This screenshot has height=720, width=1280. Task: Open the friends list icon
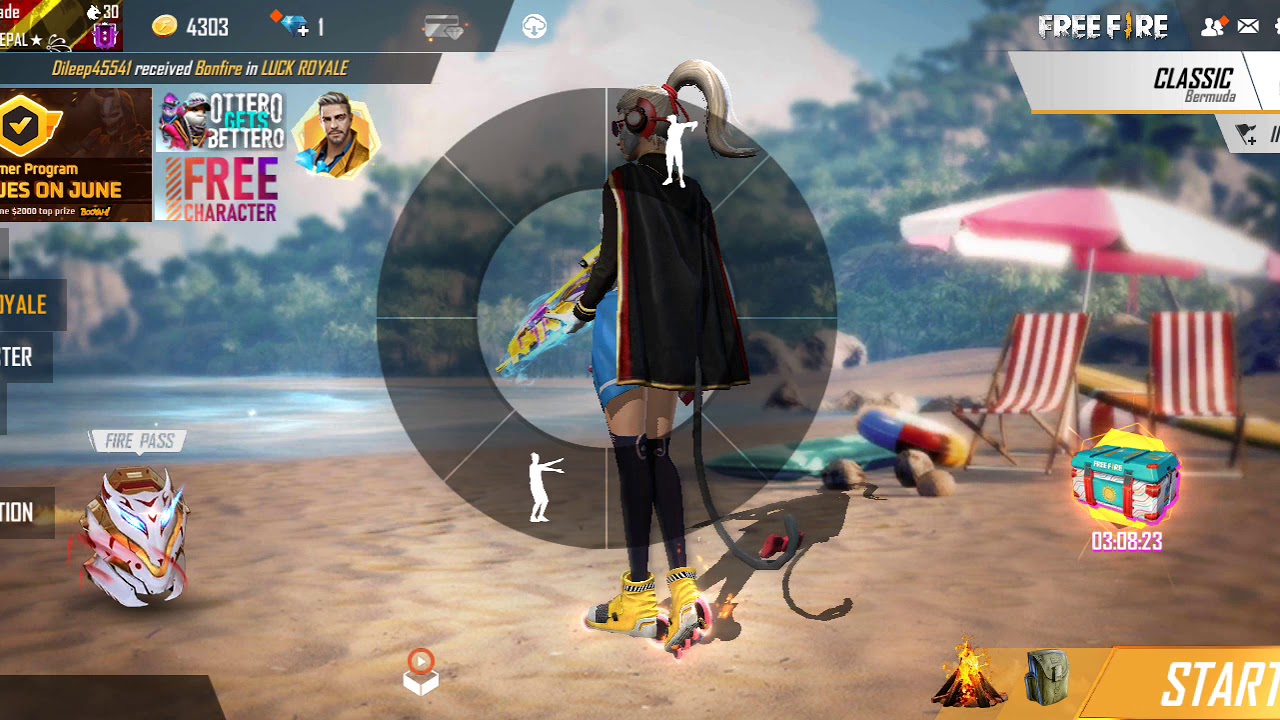click(1213, 27)
